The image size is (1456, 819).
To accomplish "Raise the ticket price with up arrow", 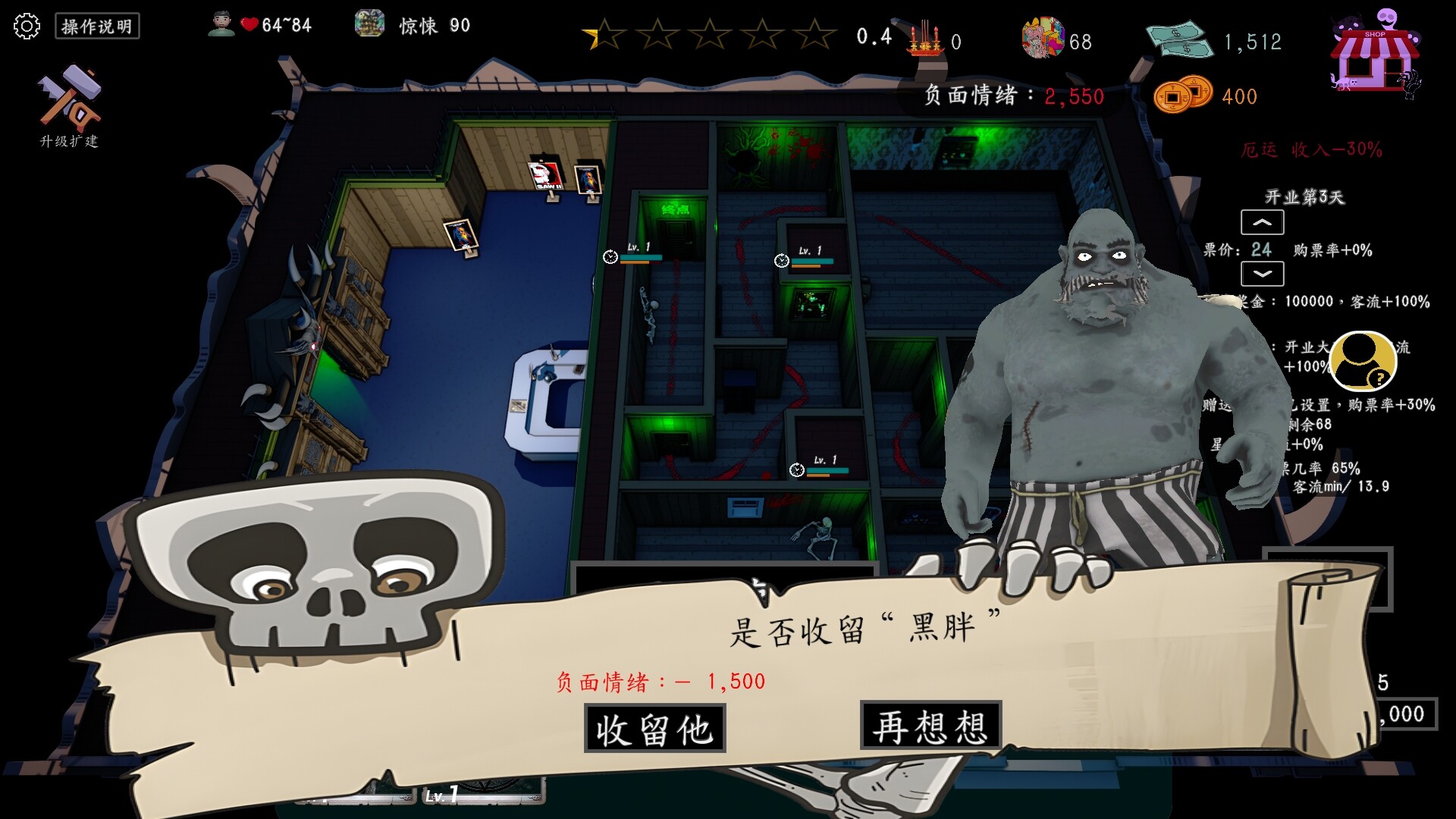I will [1262, 222].
